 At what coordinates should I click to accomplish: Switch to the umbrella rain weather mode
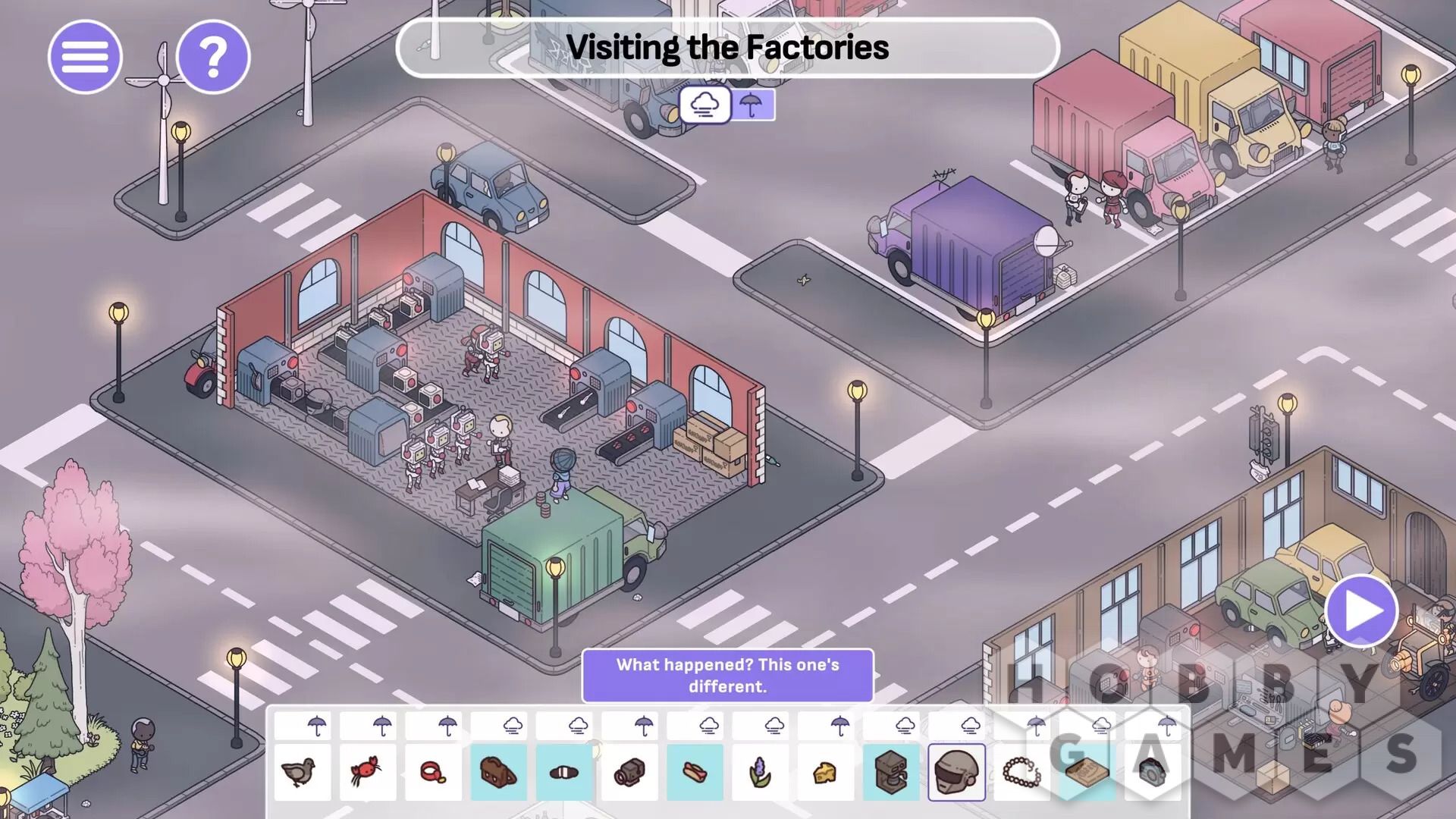(x=752, y=105)
